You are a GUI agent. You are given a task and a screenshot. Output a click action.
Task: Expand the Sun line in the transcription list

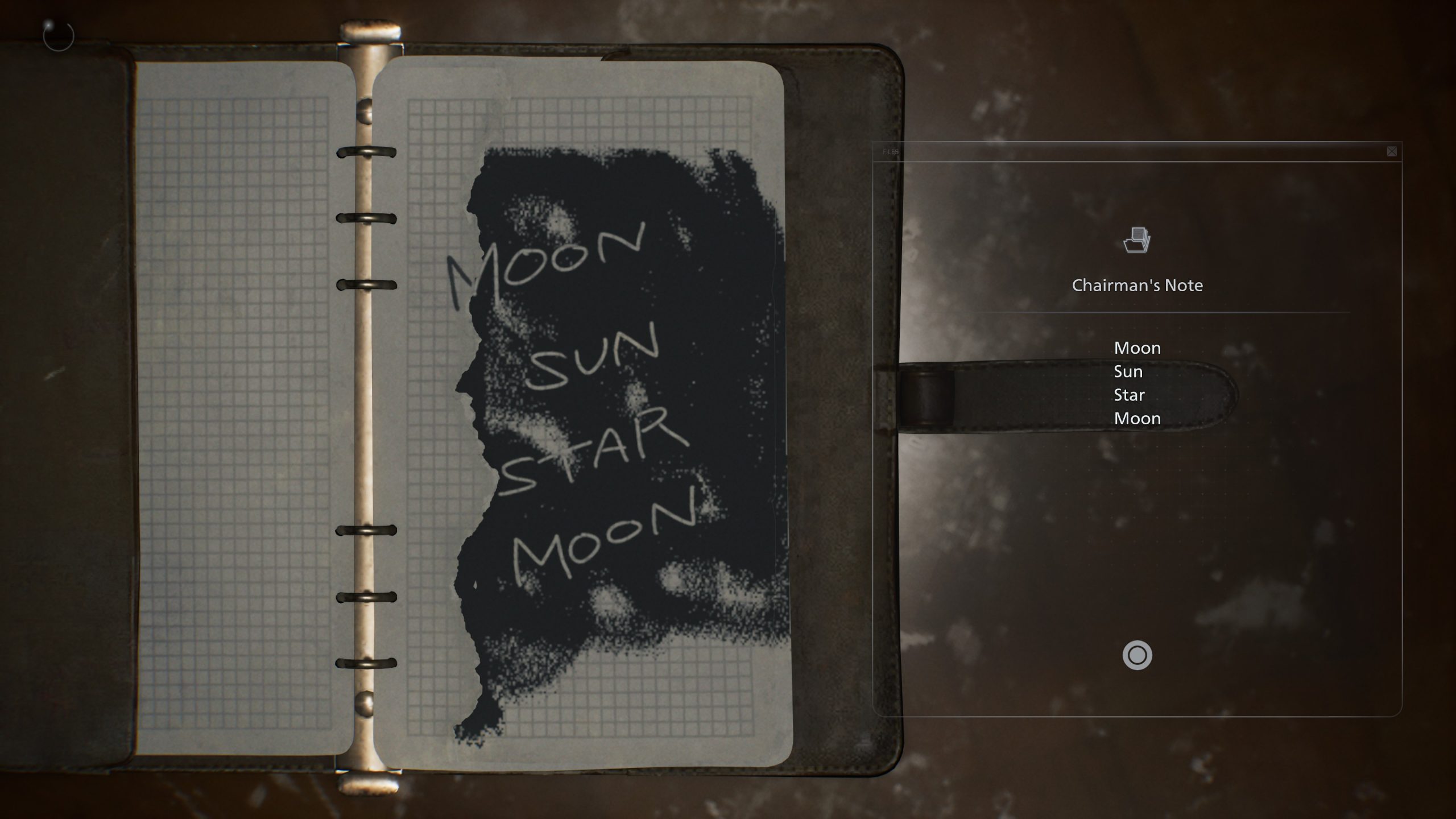[1128, 371]
